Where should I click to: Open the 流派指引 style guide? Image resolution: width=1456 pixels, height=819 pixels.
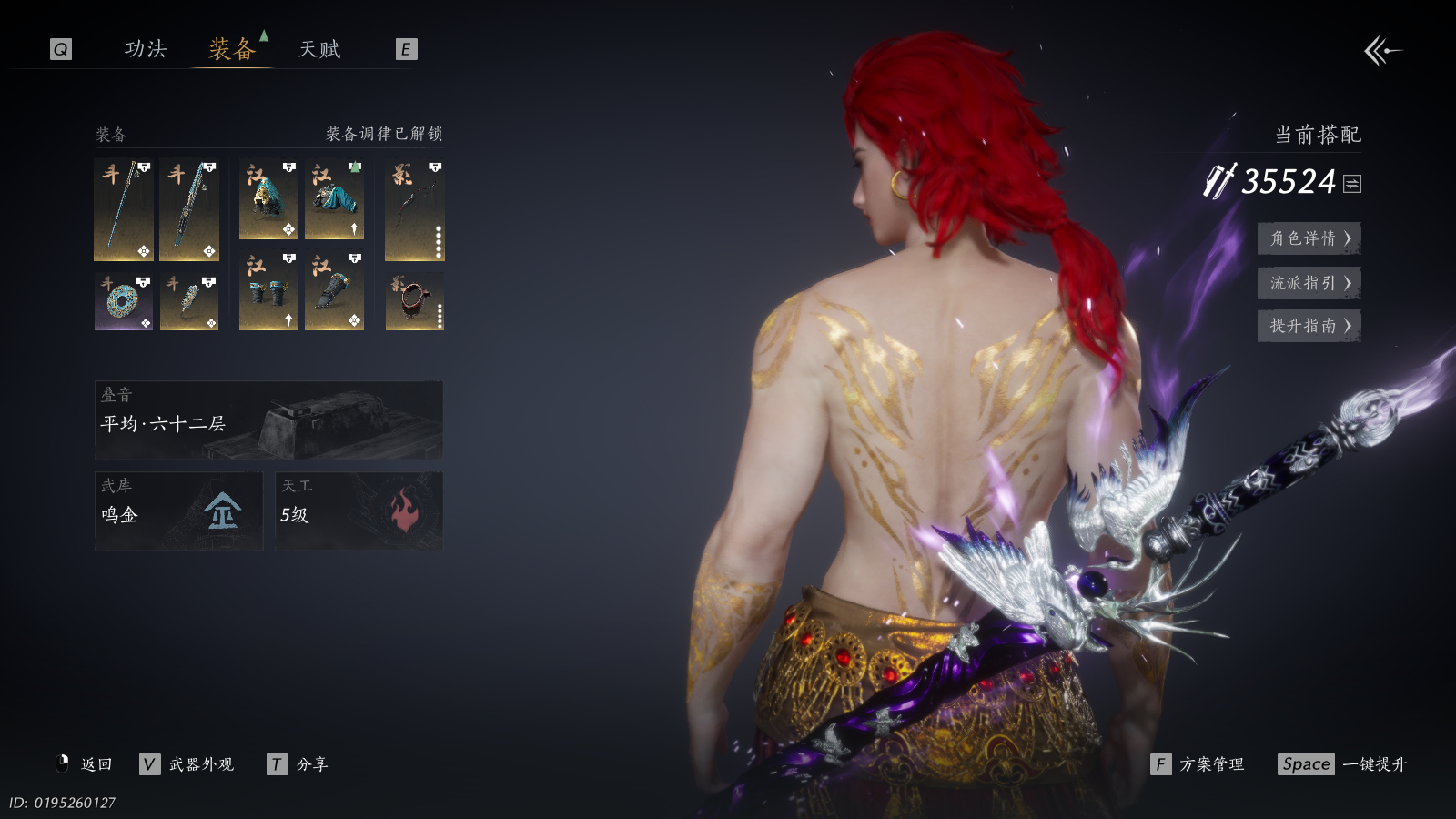coord(1309,283)
